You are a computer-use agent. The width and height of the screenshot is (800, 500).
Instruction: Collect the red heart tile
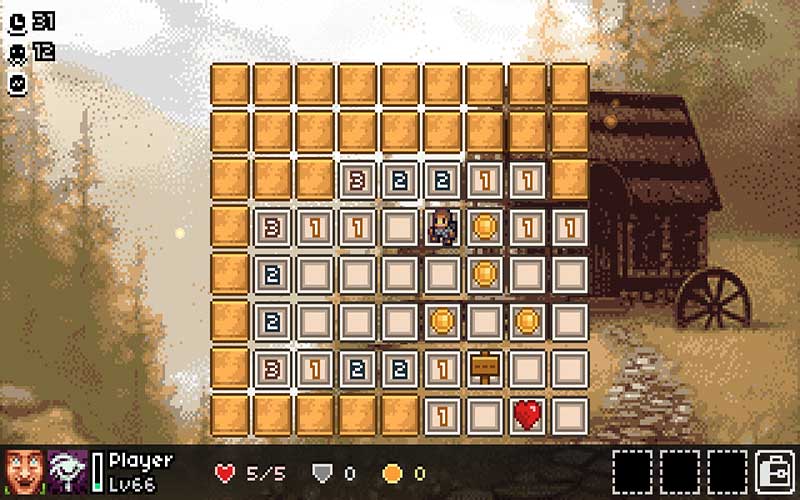[x=527, y=413]
